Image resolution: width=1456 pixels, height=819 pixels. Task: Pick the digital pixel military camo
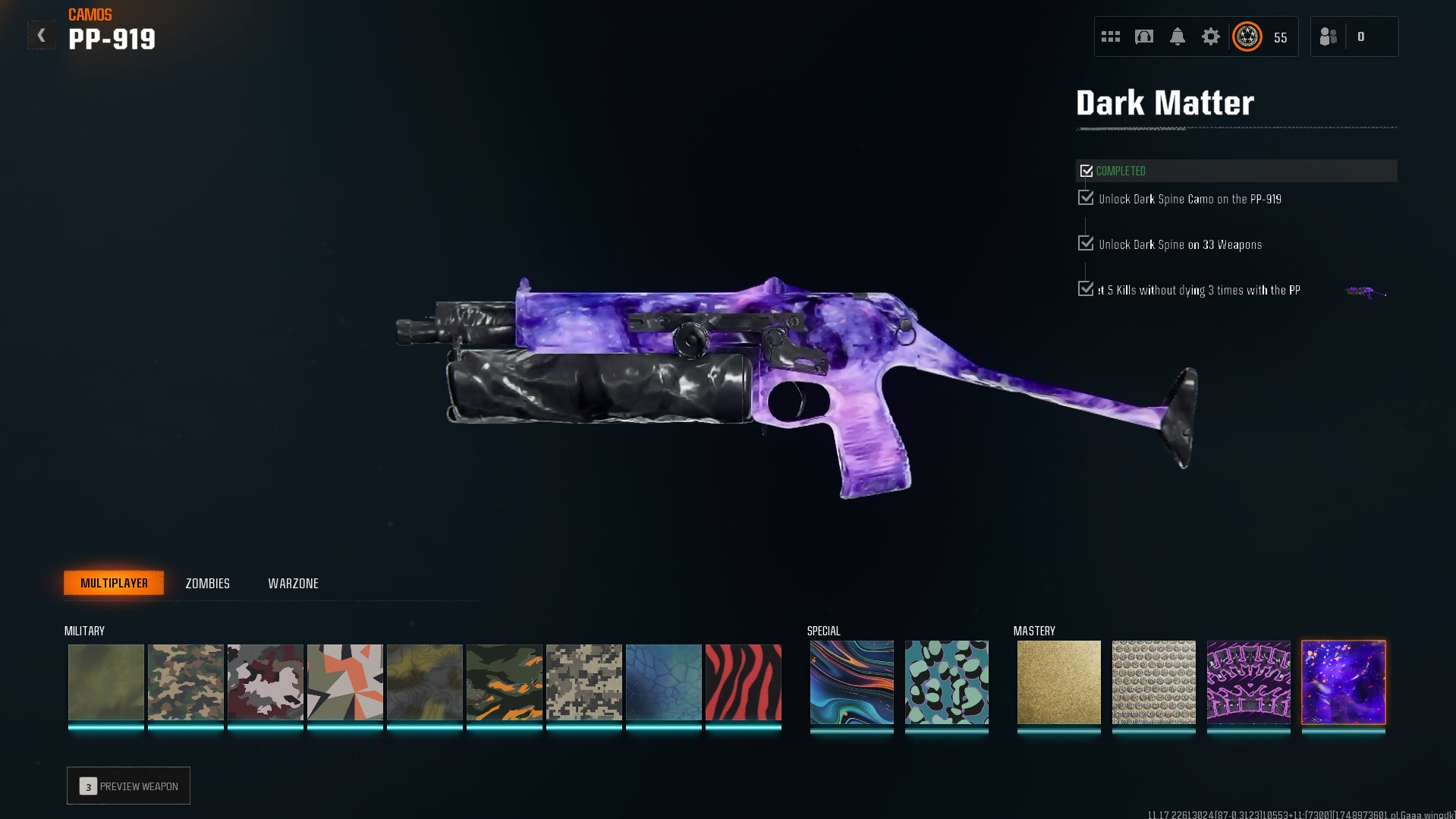click(584, 682)
